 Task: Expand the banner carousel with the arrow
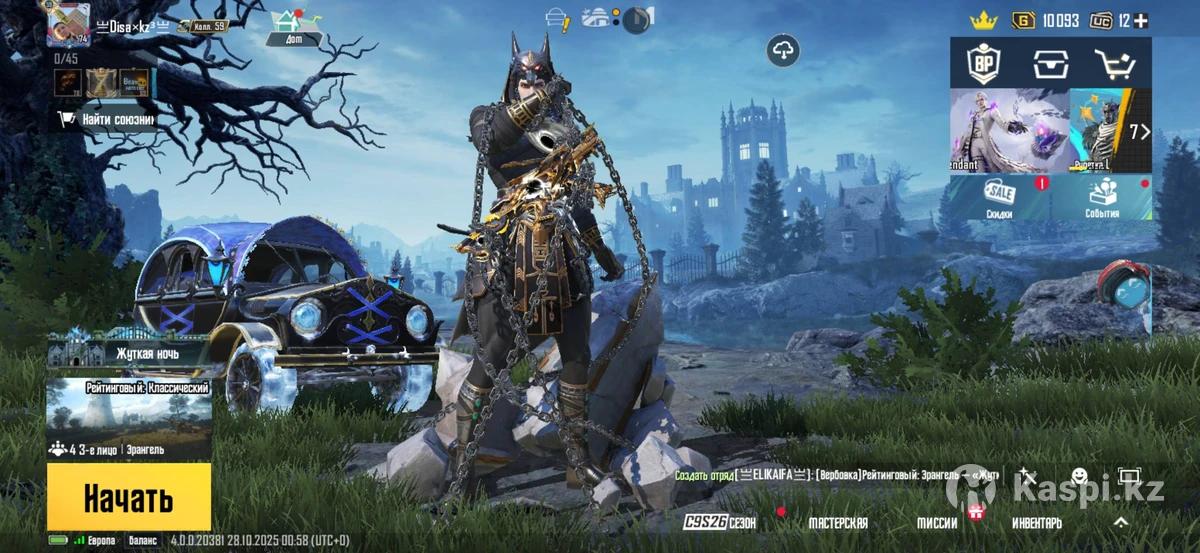(x=1139, y=132)
